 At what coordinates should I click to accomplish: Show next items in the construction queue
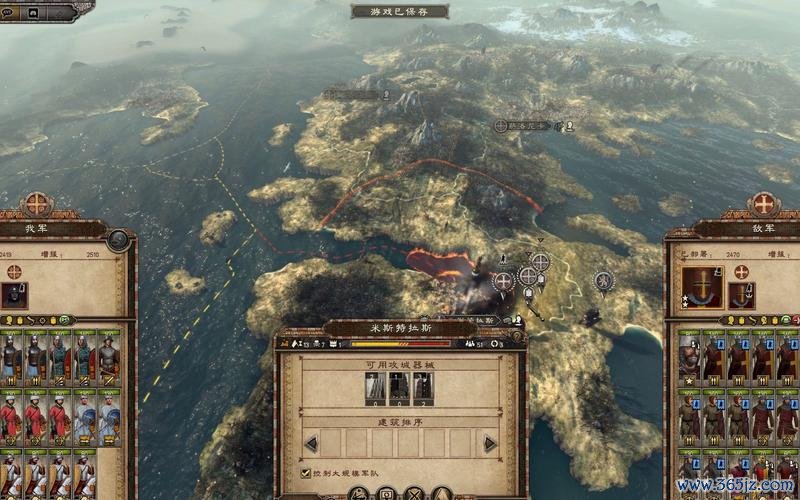pyautogui.click(x=490, y=443)
